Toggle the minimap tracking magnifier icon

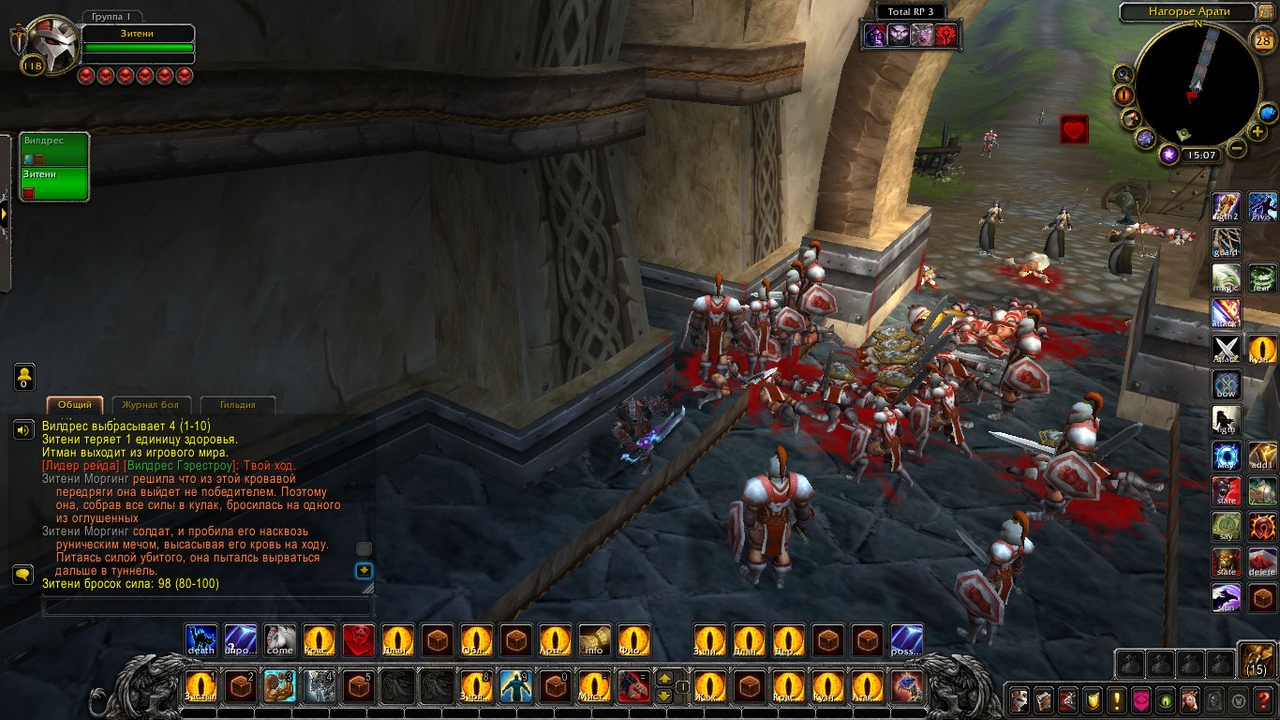(x=1123, y=74)
